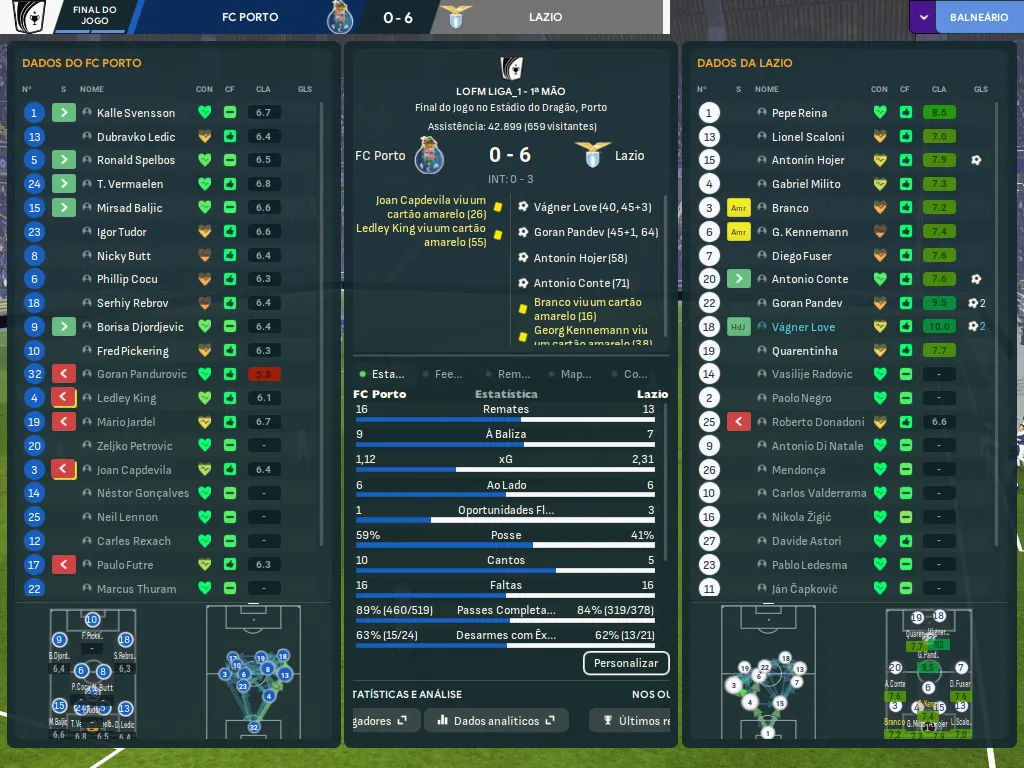Open Dados analíticos panel
This screenshot has height=768, width=1024.
coord(496,720)
